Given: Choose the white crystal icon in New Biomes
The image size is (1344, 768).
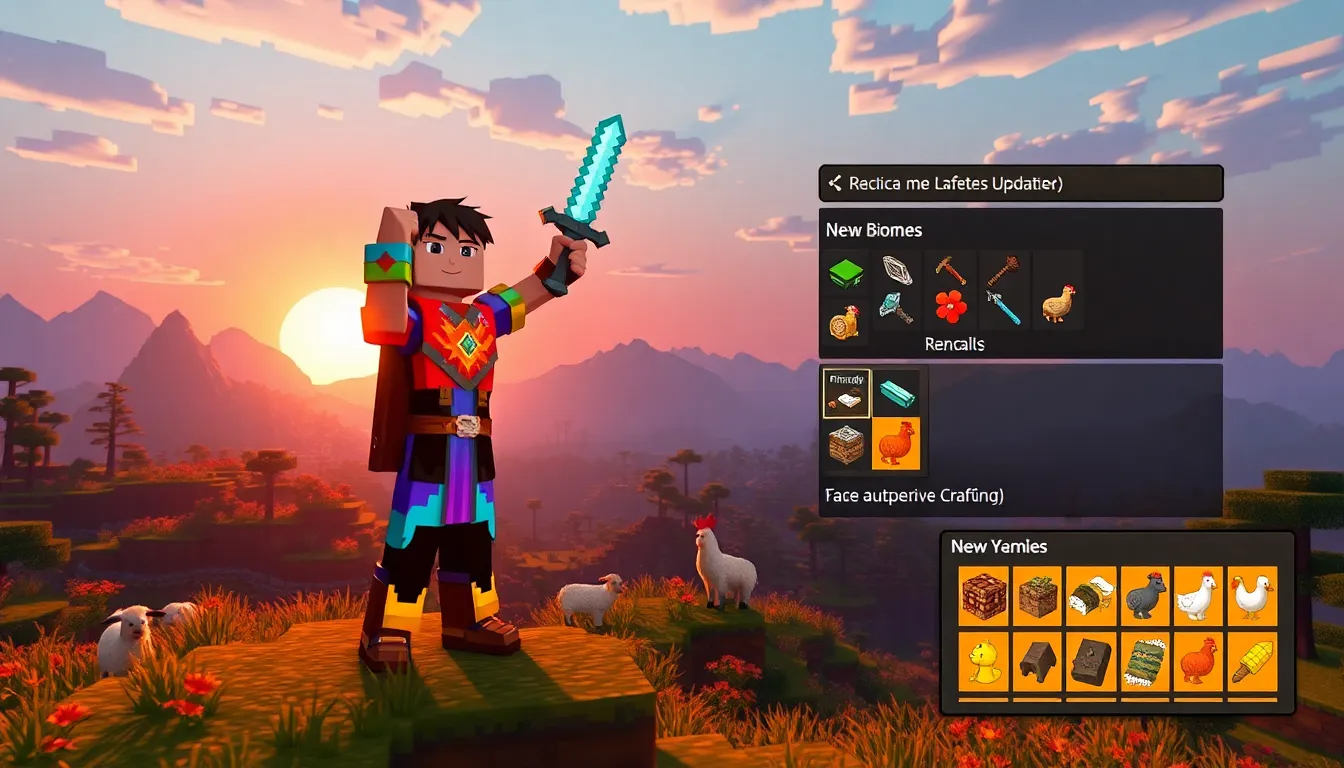Looking at the screenshot, I should [x=896, y=271].
